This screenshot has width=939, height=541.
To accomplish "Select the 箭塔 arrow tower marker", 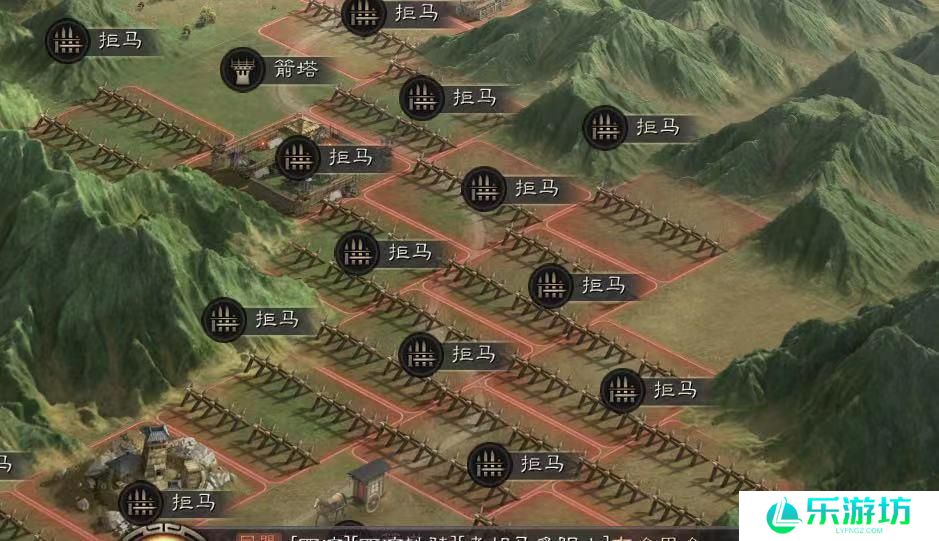I will pos(243,69).
